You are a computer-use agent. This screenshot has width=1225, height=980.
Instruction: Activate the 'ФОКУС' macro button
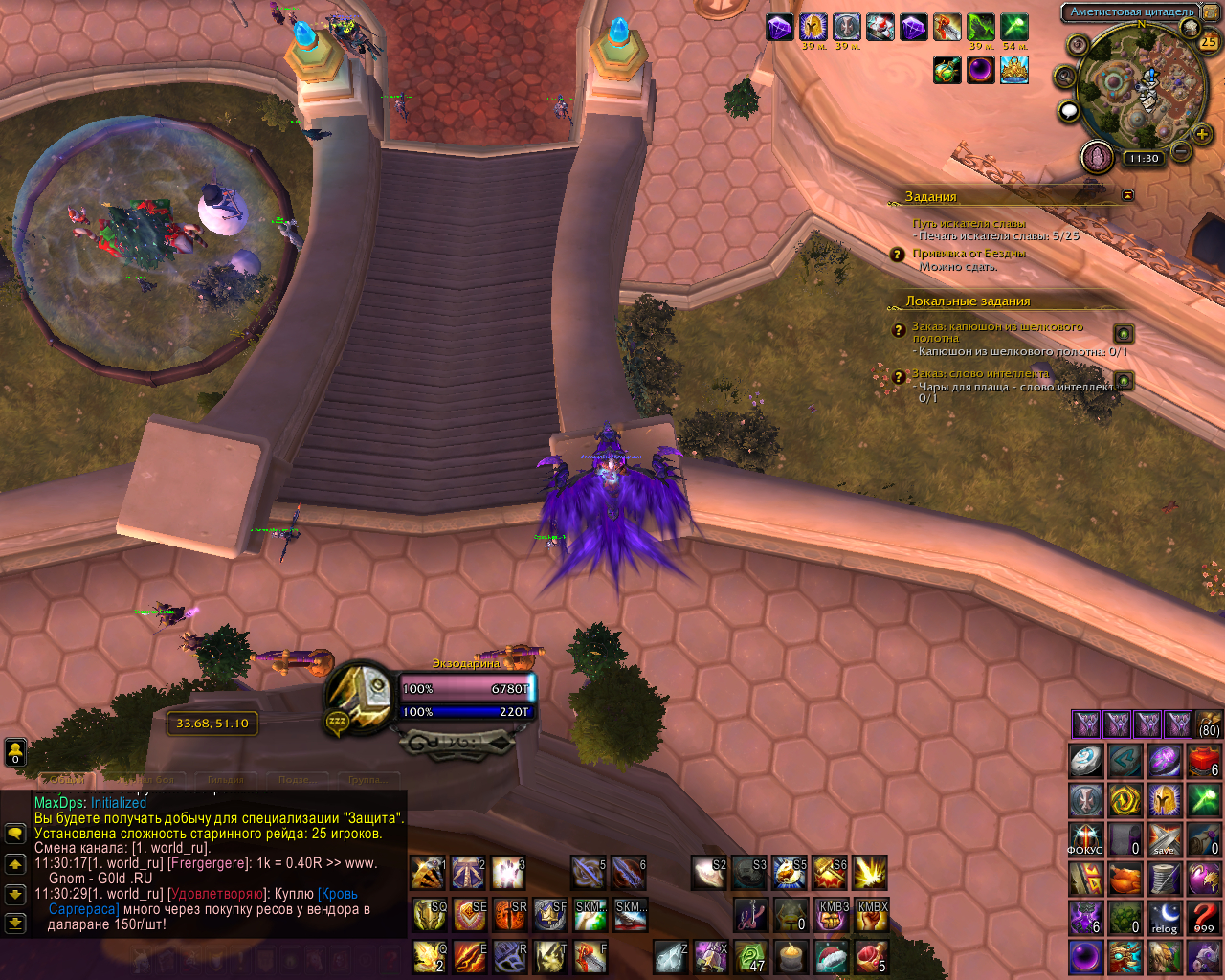[1085, 839]
